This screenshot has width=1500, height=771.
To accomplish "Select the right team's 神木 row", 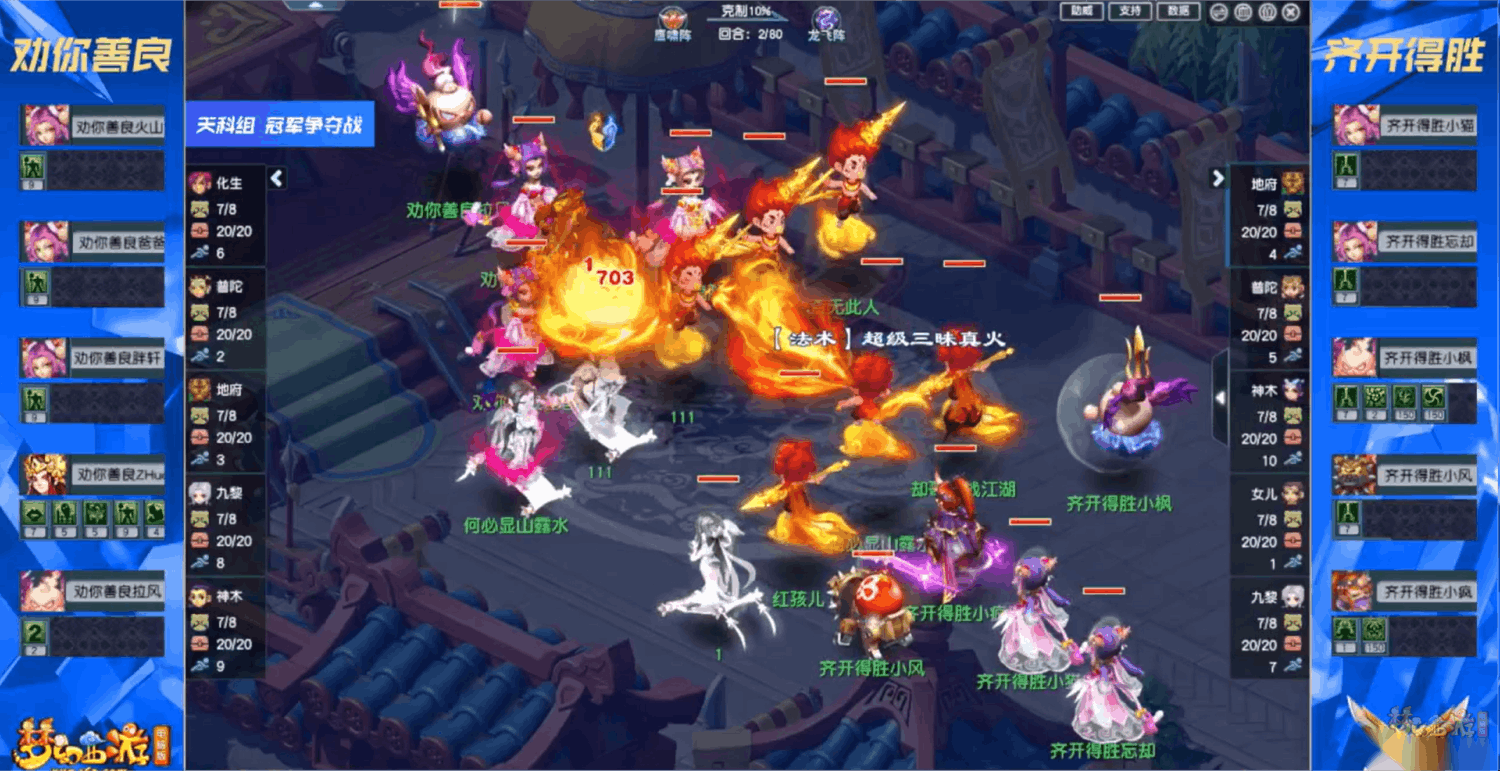I will (1268, 422).
